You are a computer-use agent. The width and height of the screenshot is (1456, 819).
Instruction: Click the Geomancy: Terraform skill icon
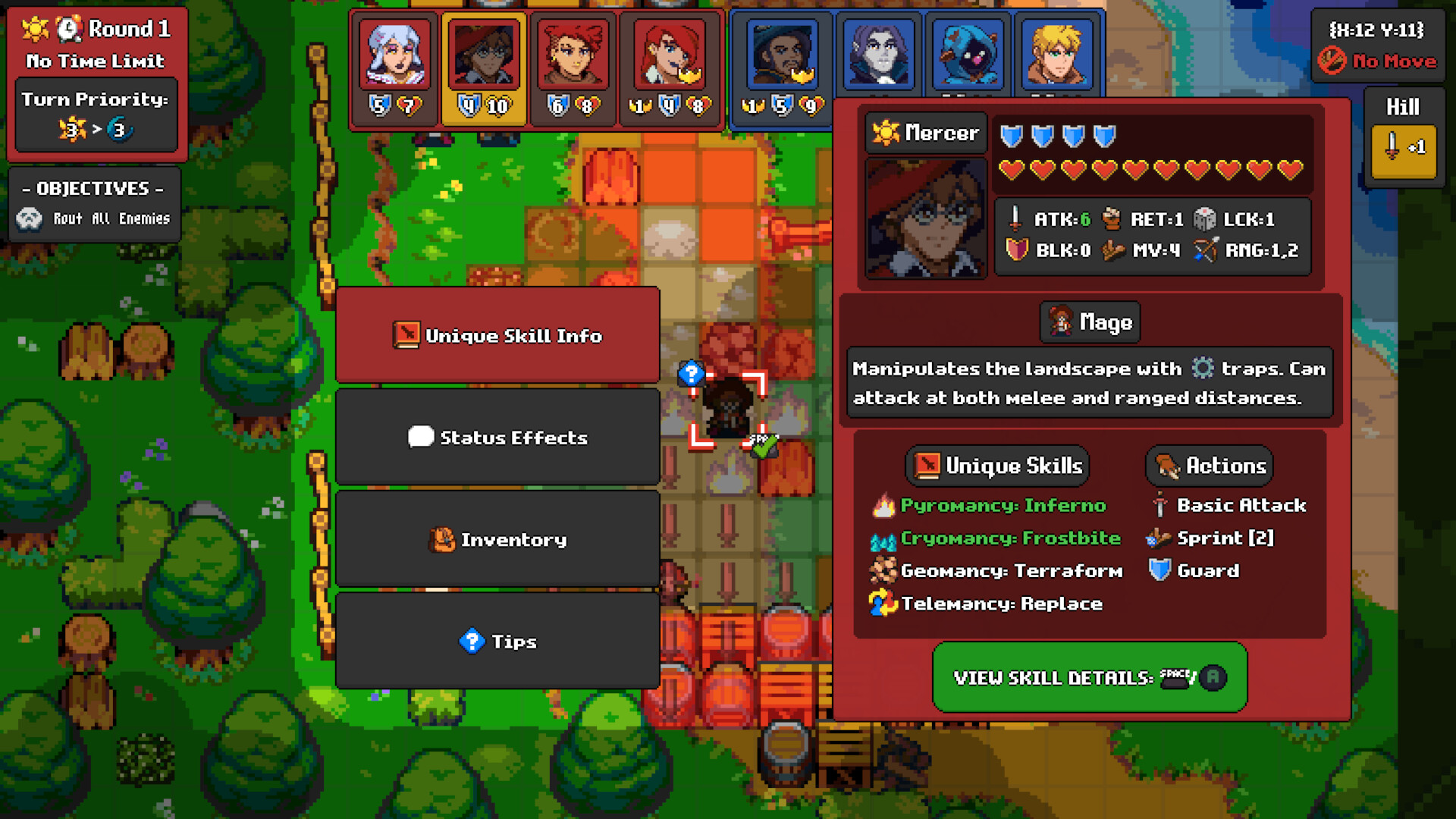[x=882, y=570]
